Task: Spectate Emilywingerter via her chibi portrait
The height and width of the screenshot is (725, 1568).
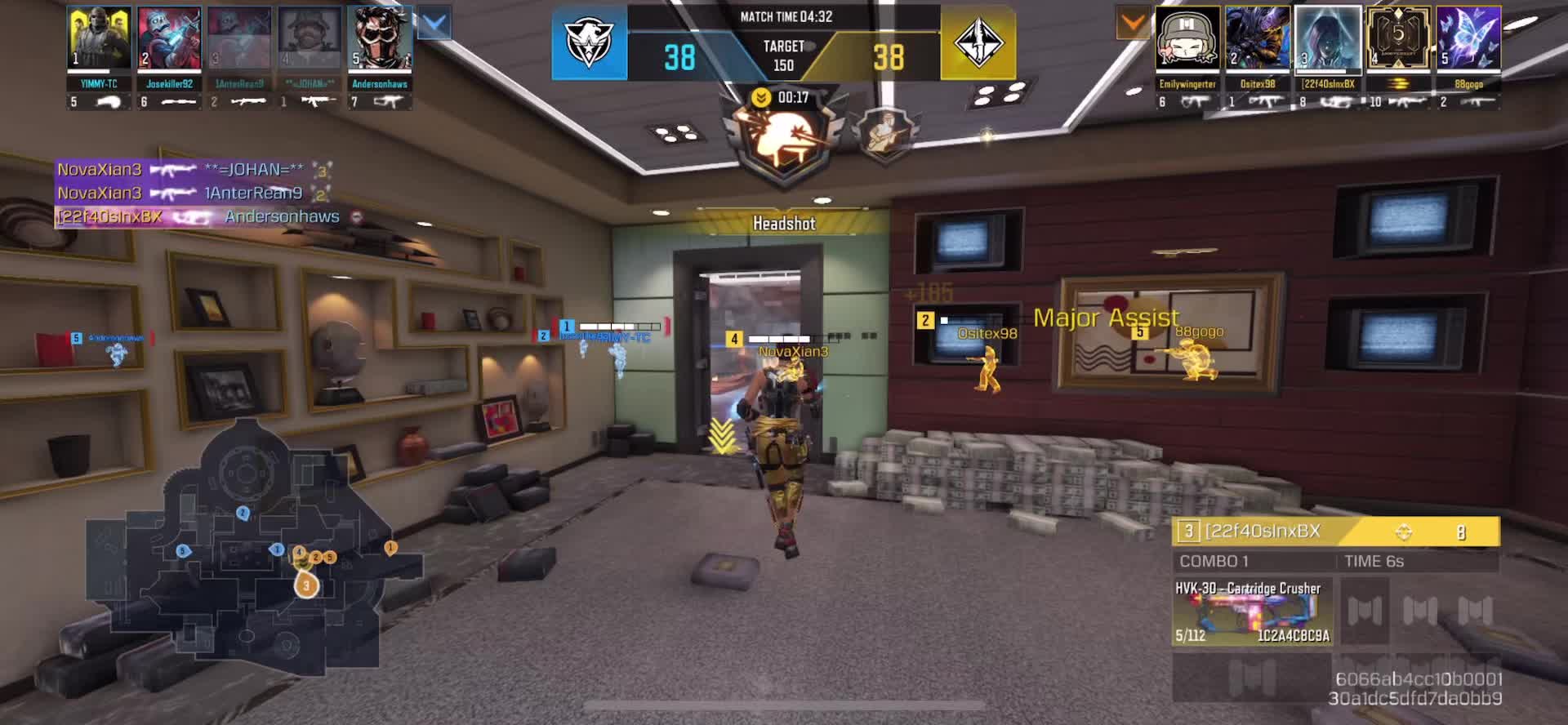Action: [1187, 38]
